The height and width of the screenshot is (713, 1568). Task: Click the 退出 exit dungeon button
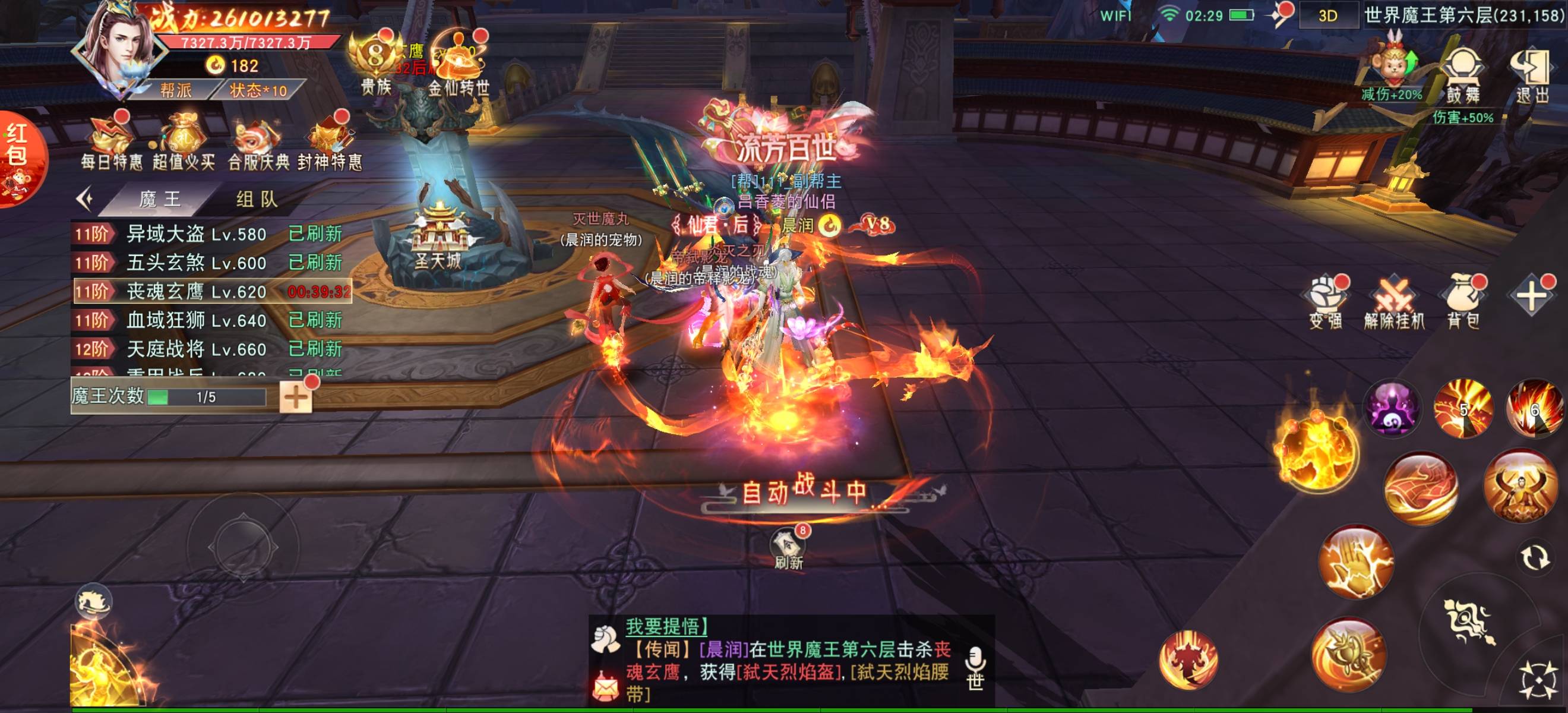pos(1532,76)
